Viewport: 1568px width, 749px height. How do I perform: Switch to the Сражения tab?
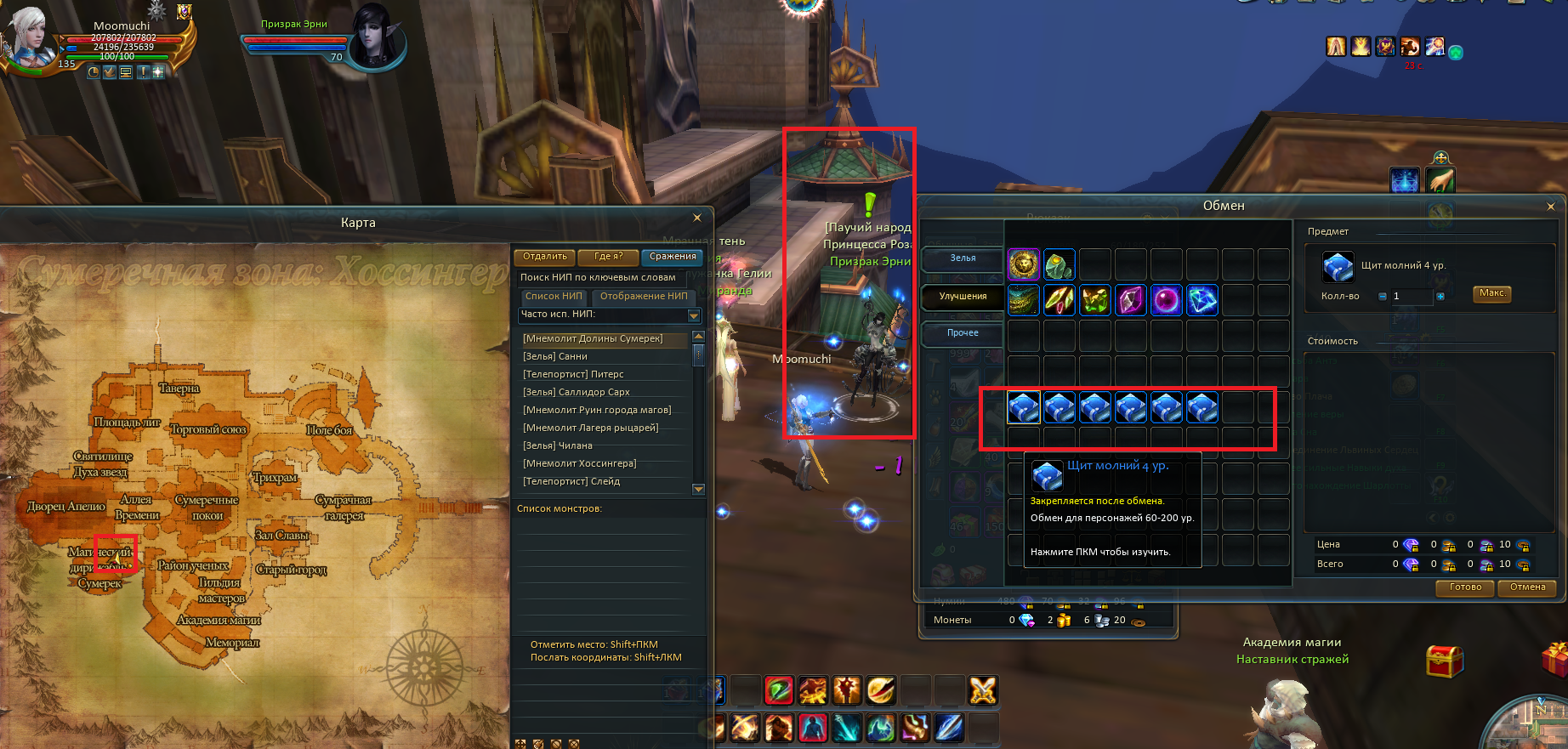(673, 257)
